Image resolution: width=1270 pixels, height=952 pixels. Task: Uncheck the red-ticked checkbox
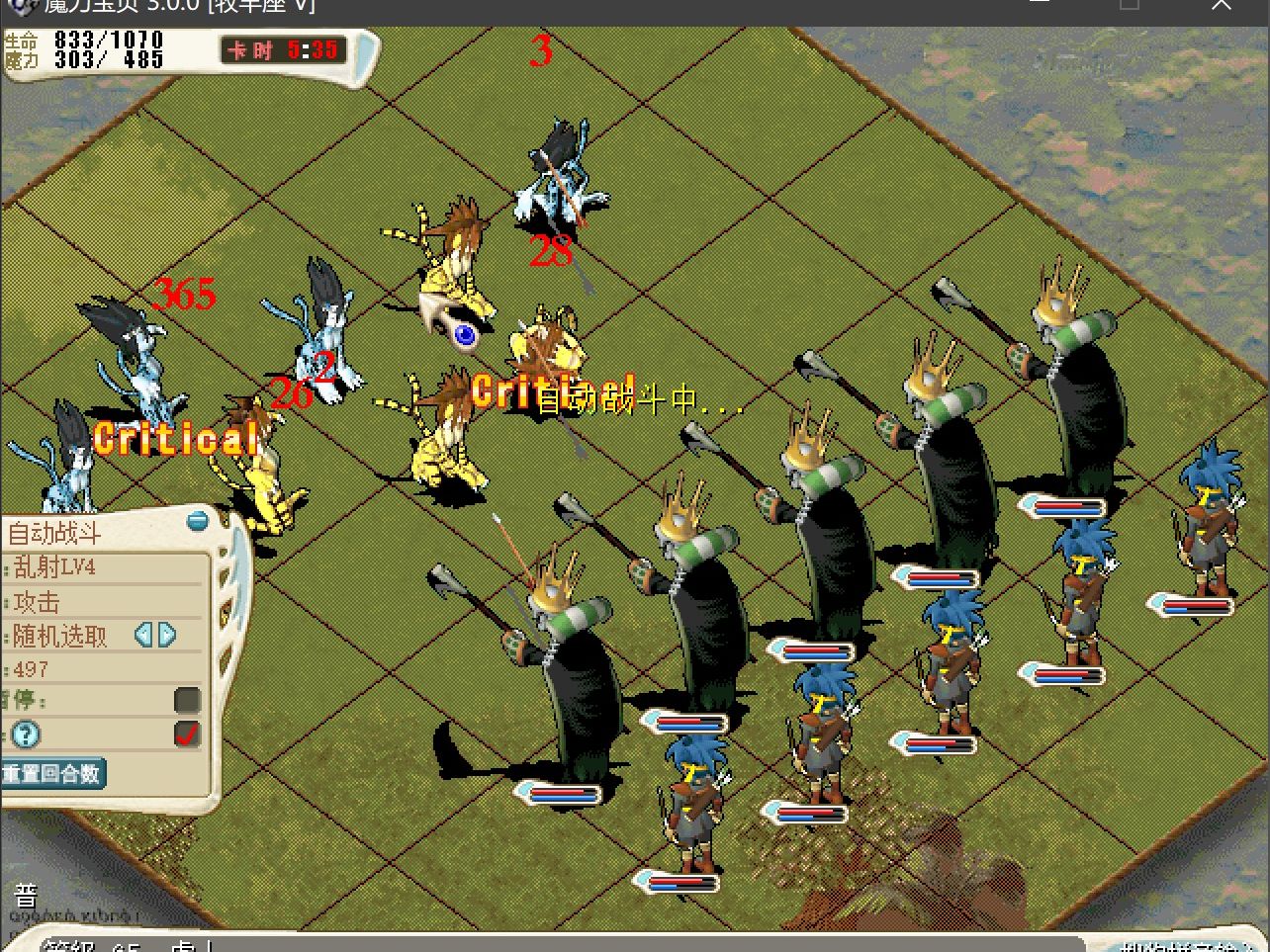click(x=187, y=734)
